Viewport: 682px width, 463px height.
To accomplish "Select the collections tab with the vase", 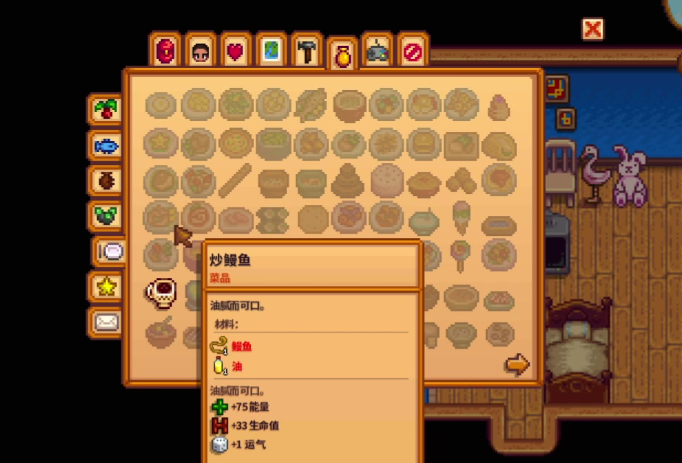I will [342, 55].
